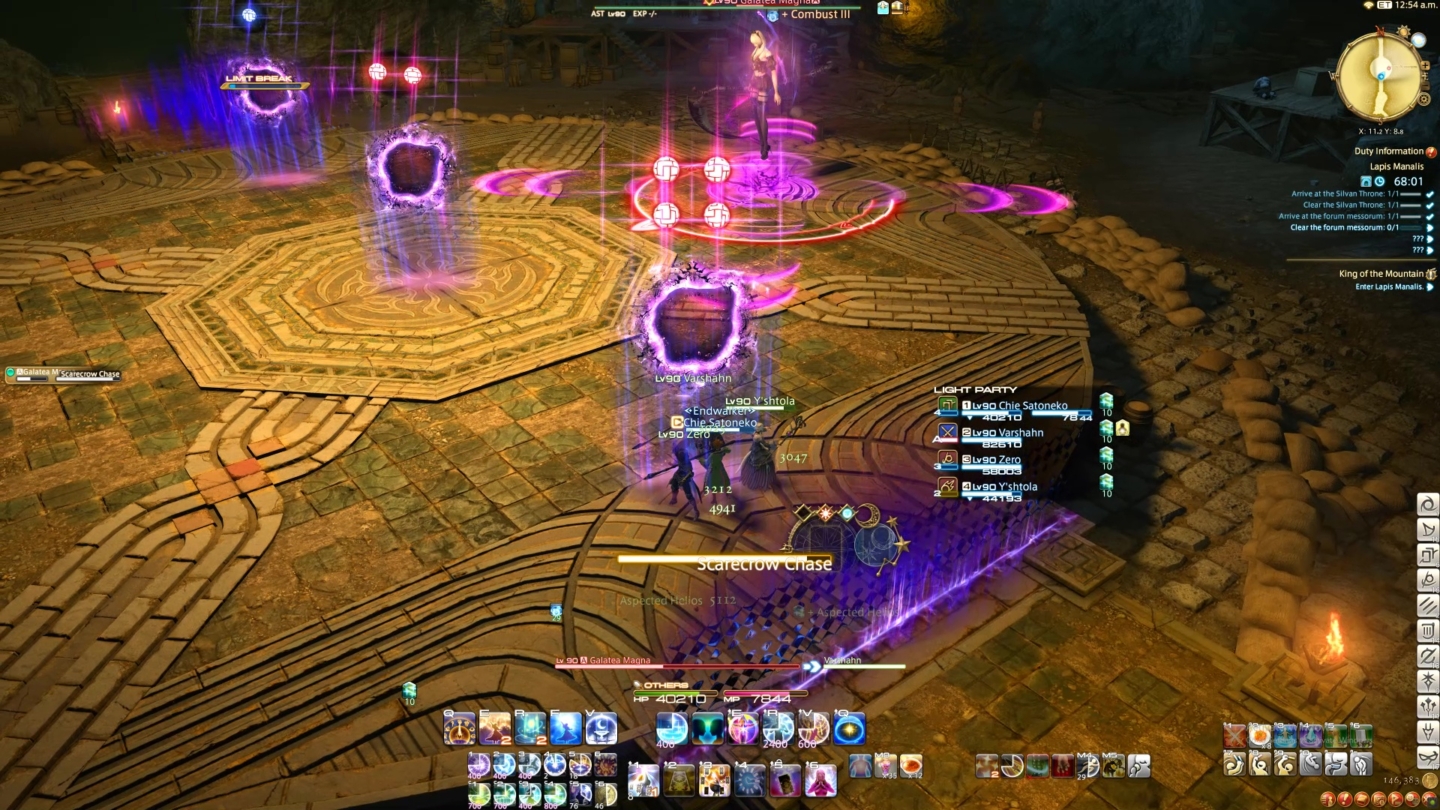Open the Duty Information help icon
Image resolution: width=1440 pixels, height=810 pixels.
[1430, 152]
